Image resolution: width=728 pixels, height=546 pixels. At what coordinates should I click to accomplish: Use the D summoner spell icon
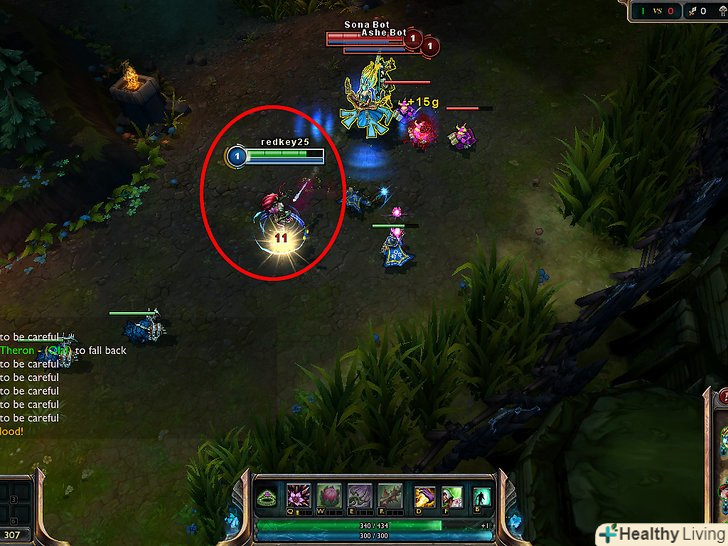pos(425,496)
